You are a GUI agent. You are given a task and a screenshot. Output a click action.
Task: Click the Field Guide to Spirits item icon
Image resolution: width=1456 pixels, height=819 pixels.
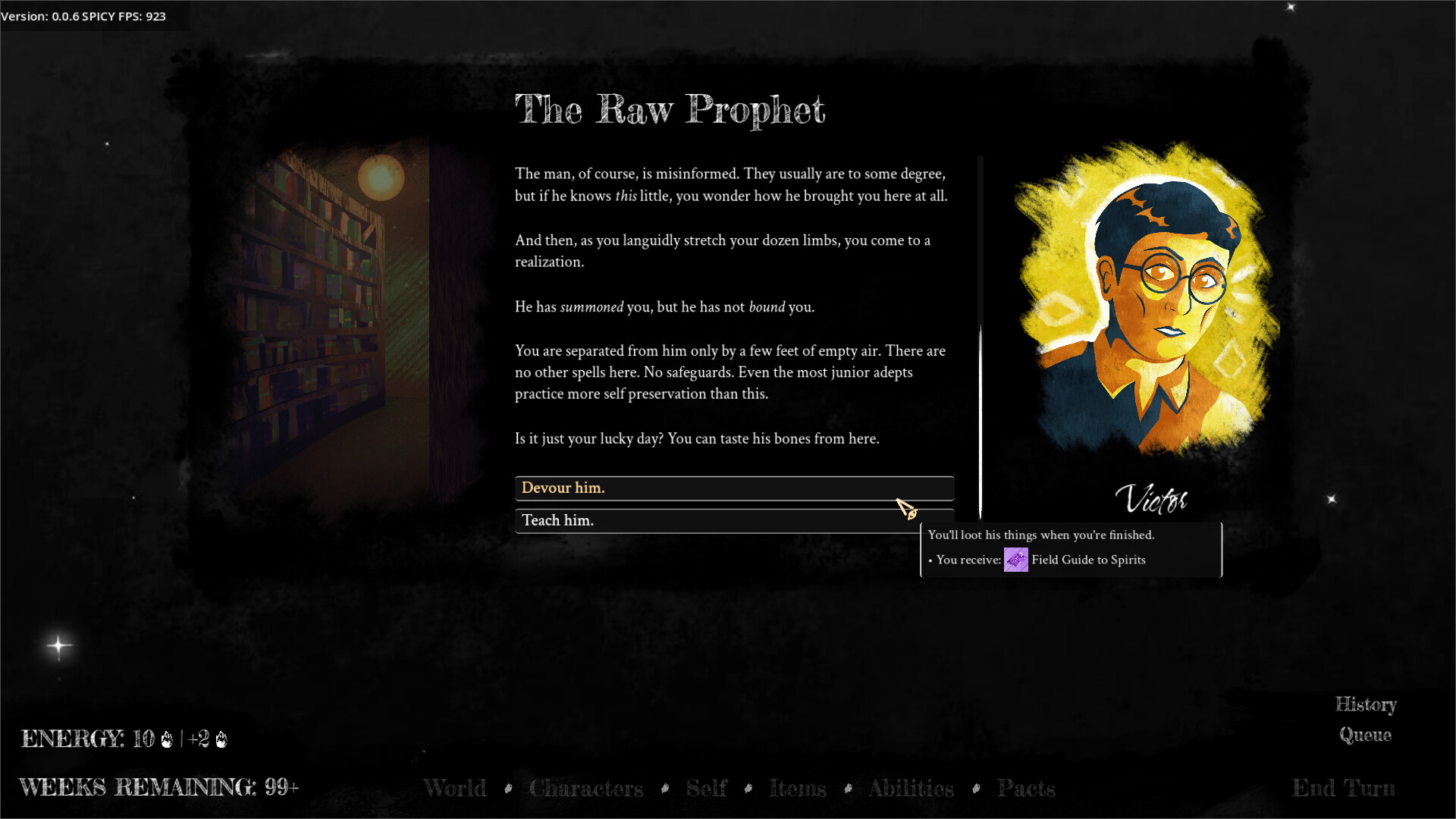1016,560
